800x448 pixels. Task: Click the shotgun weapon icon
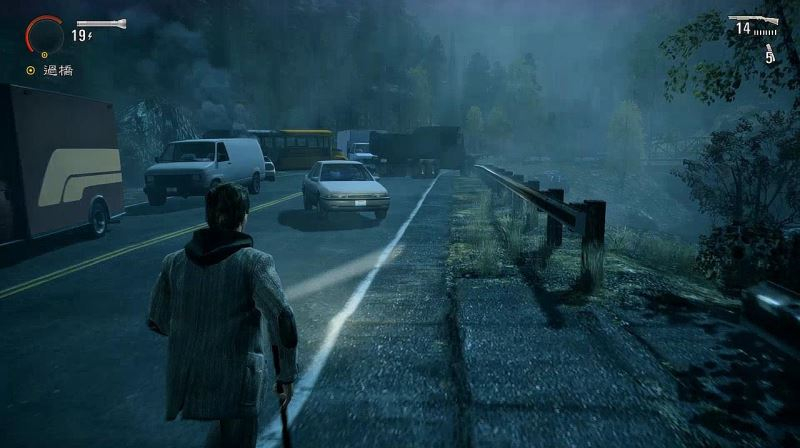click(x=753, y=19)
